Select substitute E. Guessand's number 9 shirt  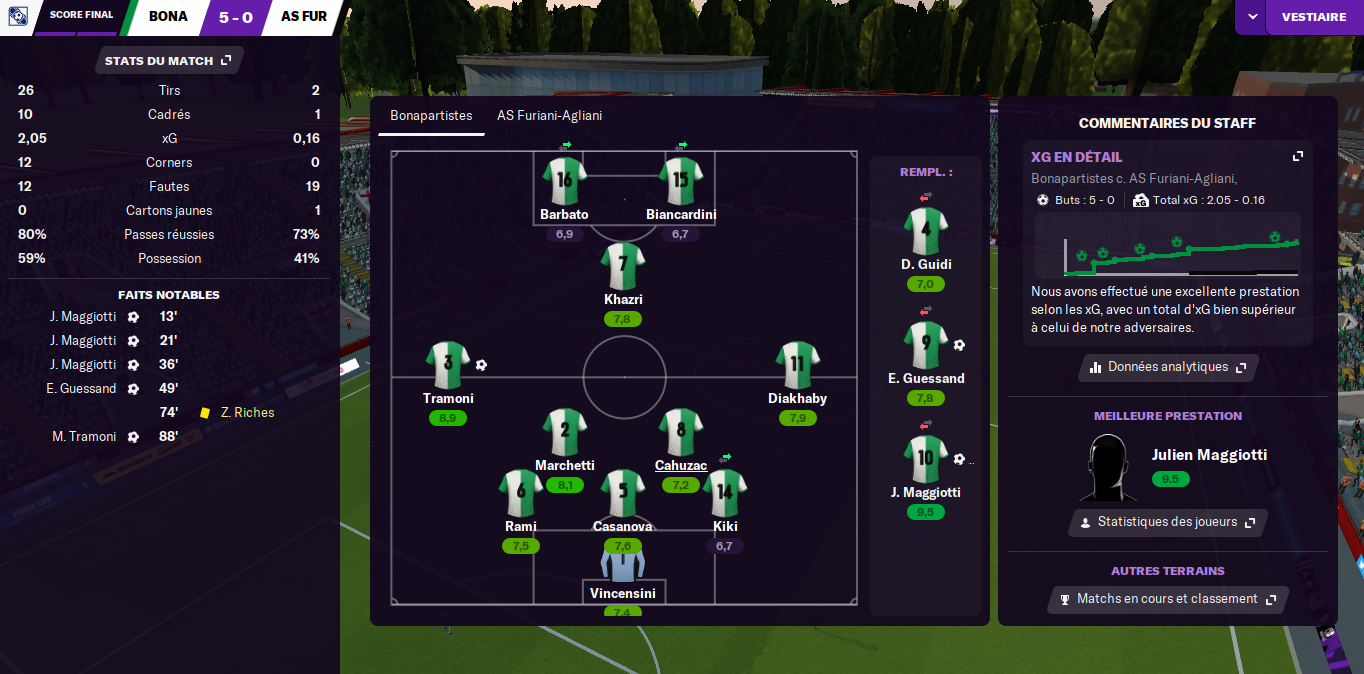tap(925, 345)
